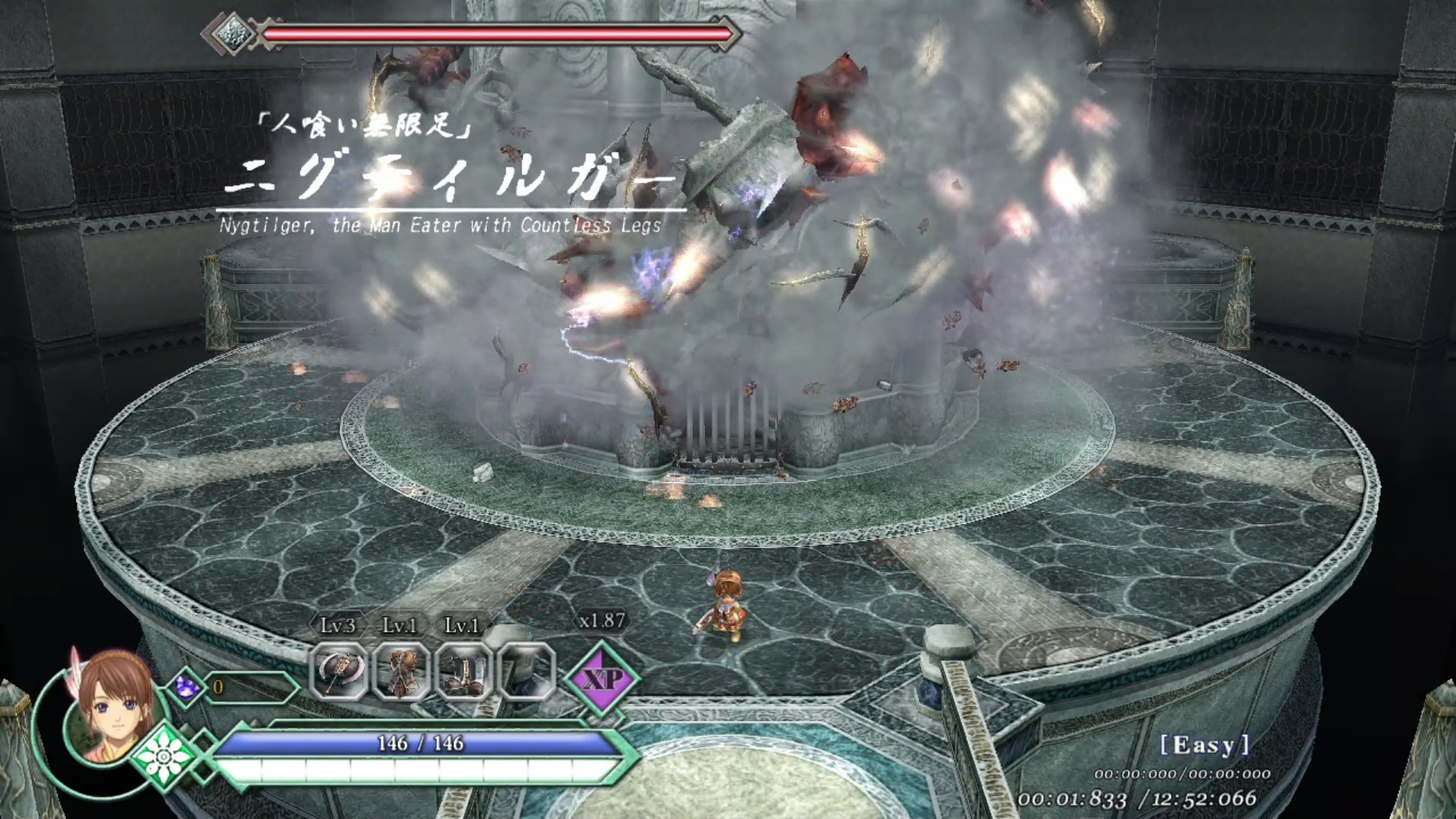Image resolution: width=1456 pixels, height=819 pixels.
Task: Click the boss emblem beside the red bar
Action: coord(231,33)
